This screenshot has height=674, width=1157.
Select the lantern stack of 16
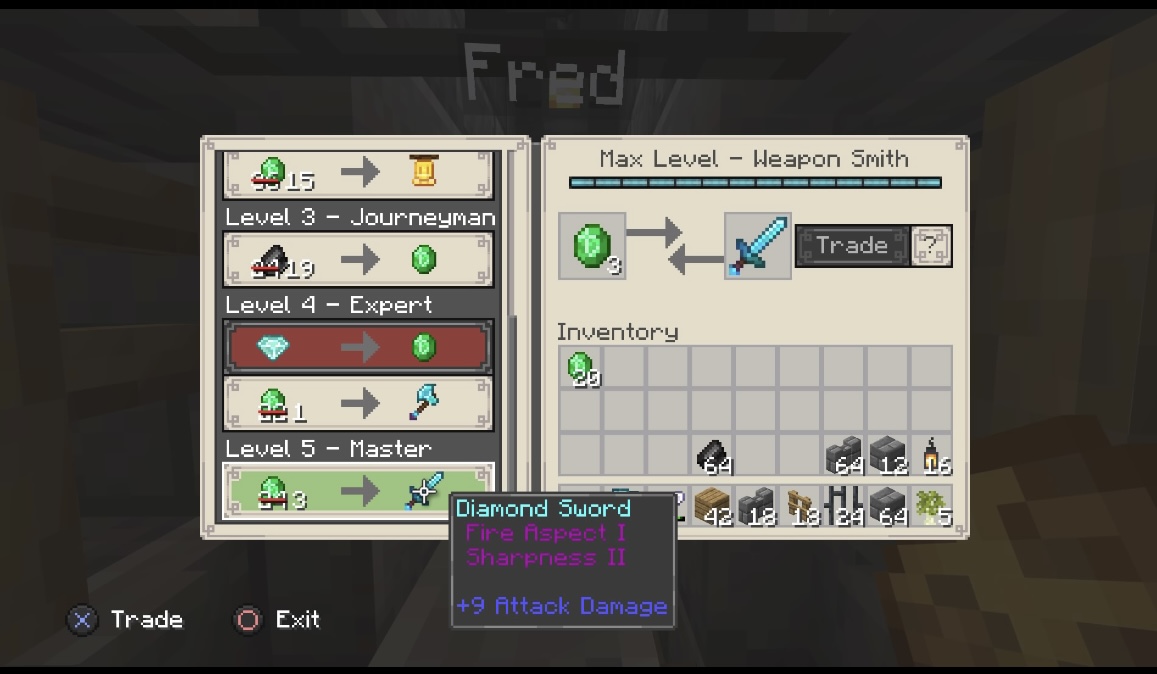pos(932,456)
